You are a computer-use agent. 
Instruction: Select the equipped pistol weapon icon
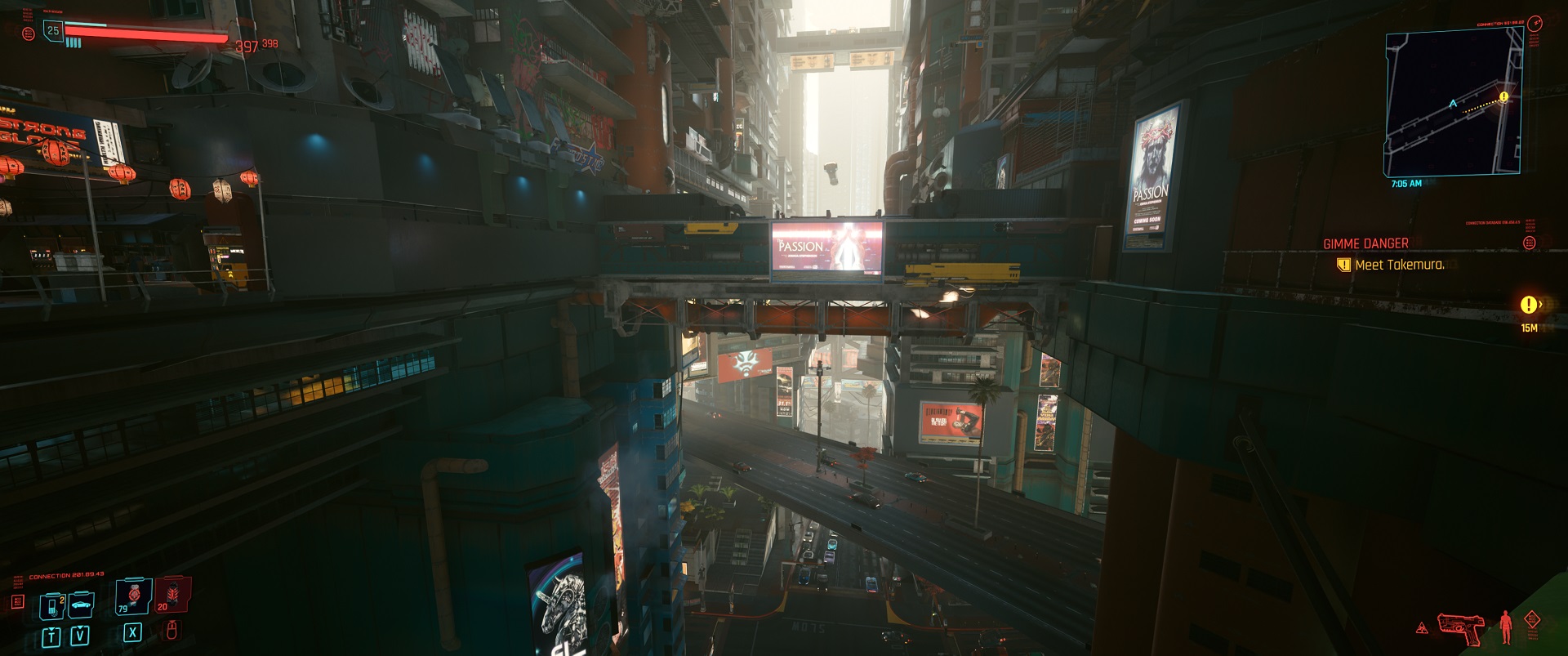pos(1461,628)
